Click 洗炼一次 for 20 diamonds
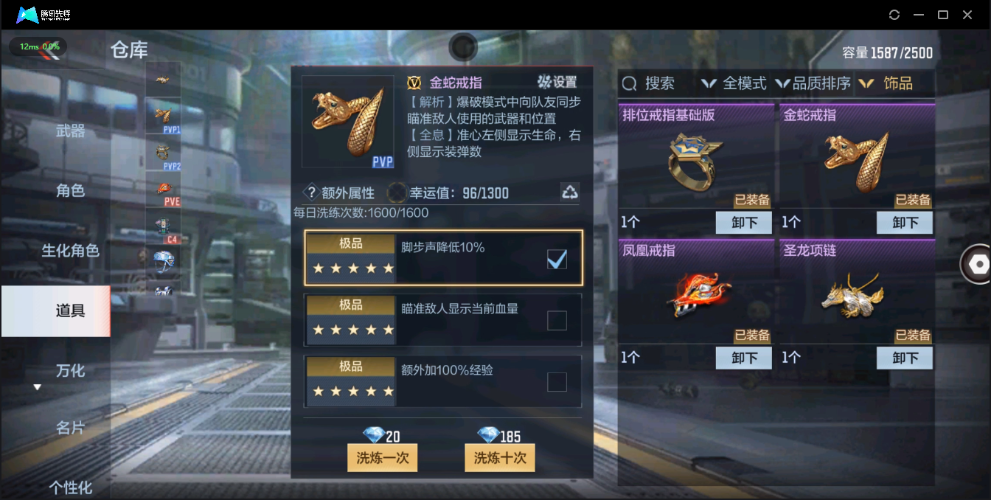The height and width of the screenshot is (500, 991). click(381, 457)
